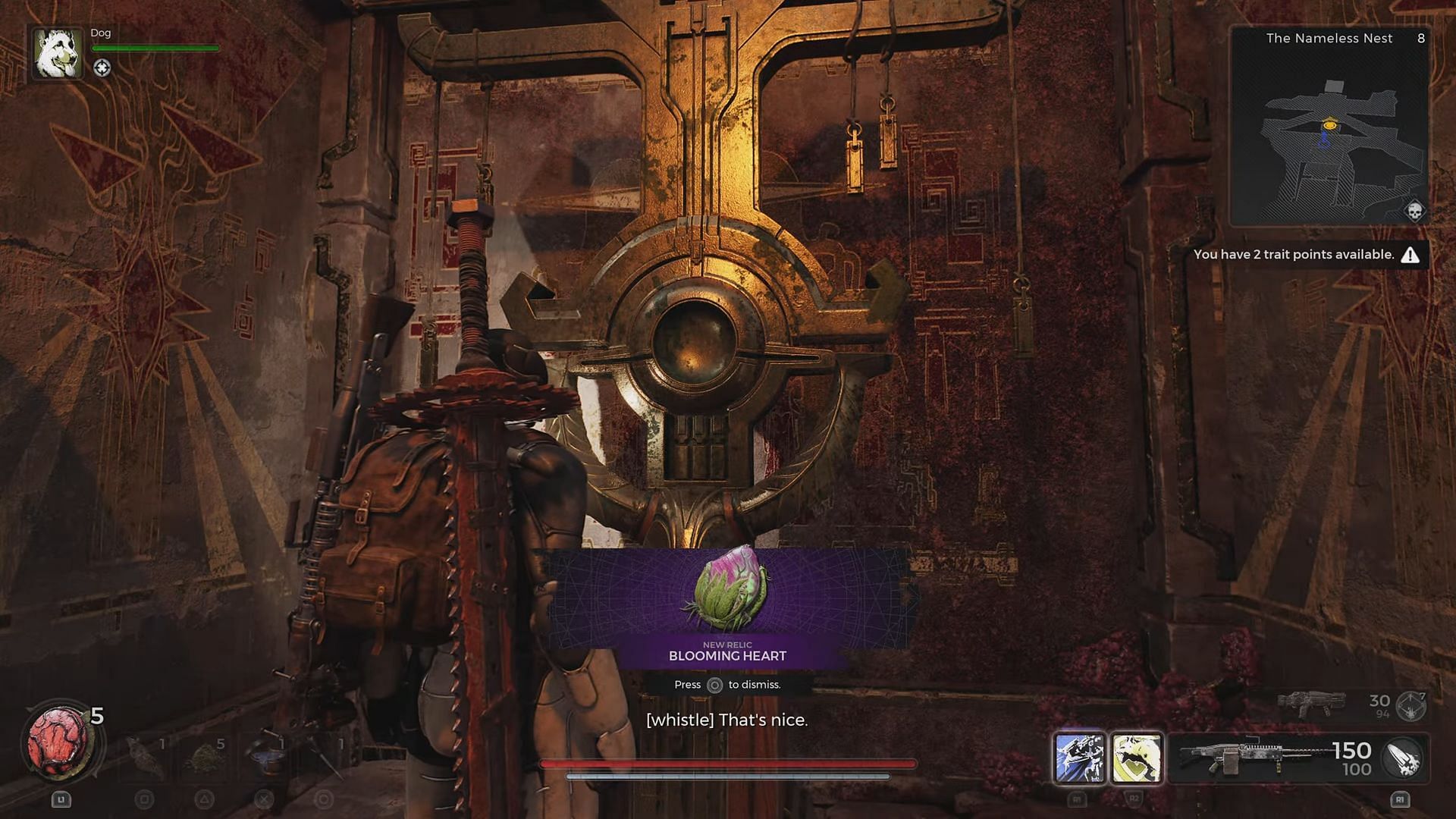Use the water bucket consumable slot

tap(265, 757)
